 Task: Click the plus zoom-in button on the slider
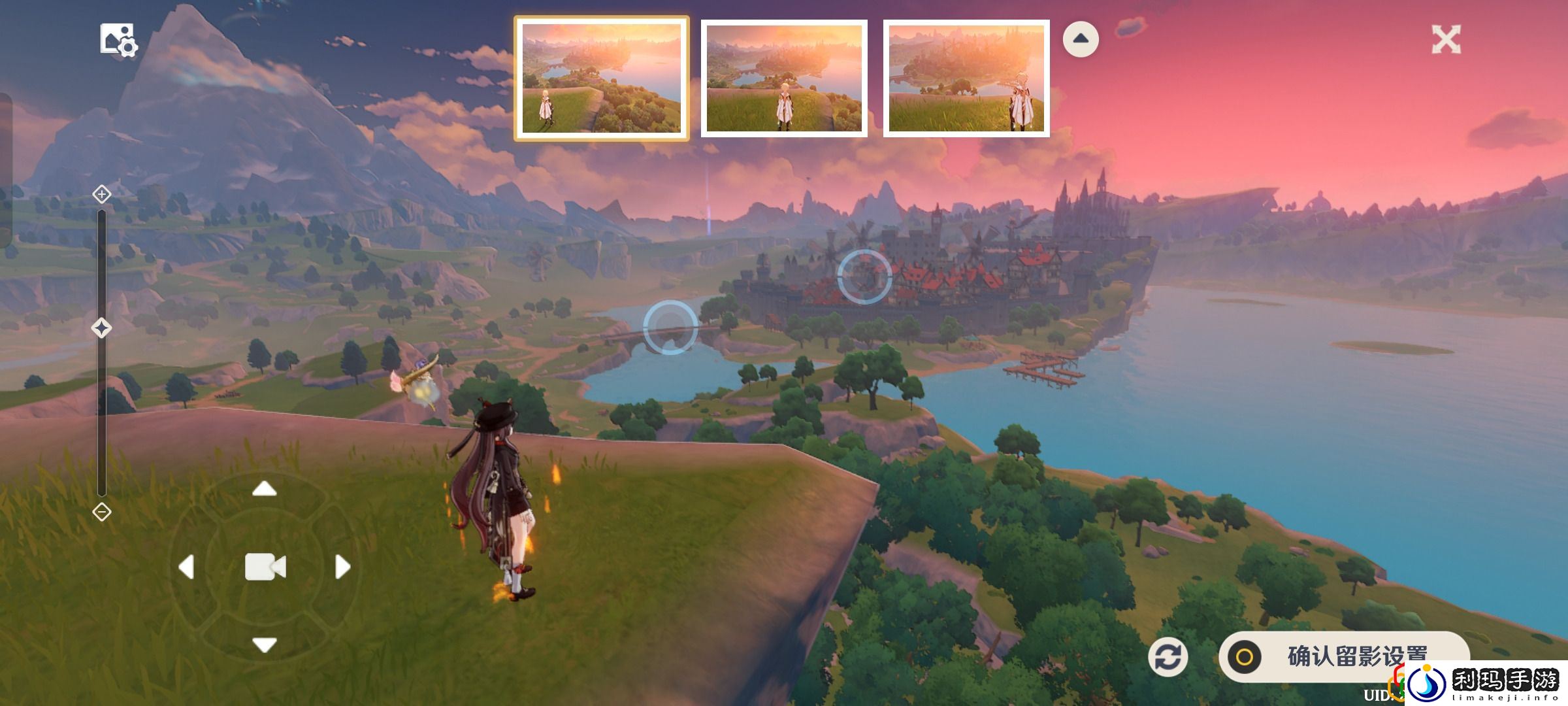coord(102,194)
